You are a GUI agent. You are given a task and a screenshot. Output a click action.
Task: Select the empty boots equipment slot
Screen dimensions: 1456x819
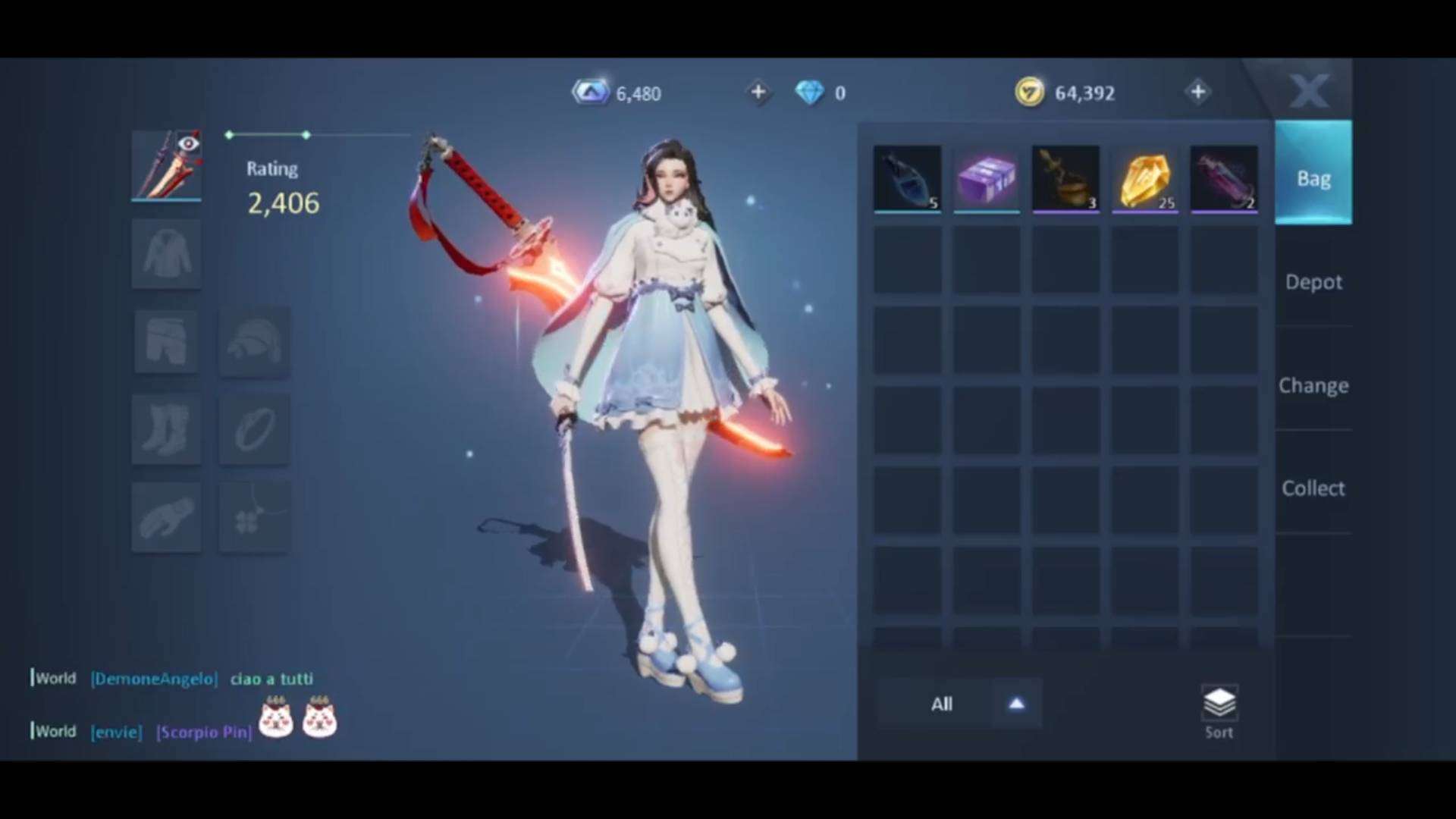[x=166, y=428]
